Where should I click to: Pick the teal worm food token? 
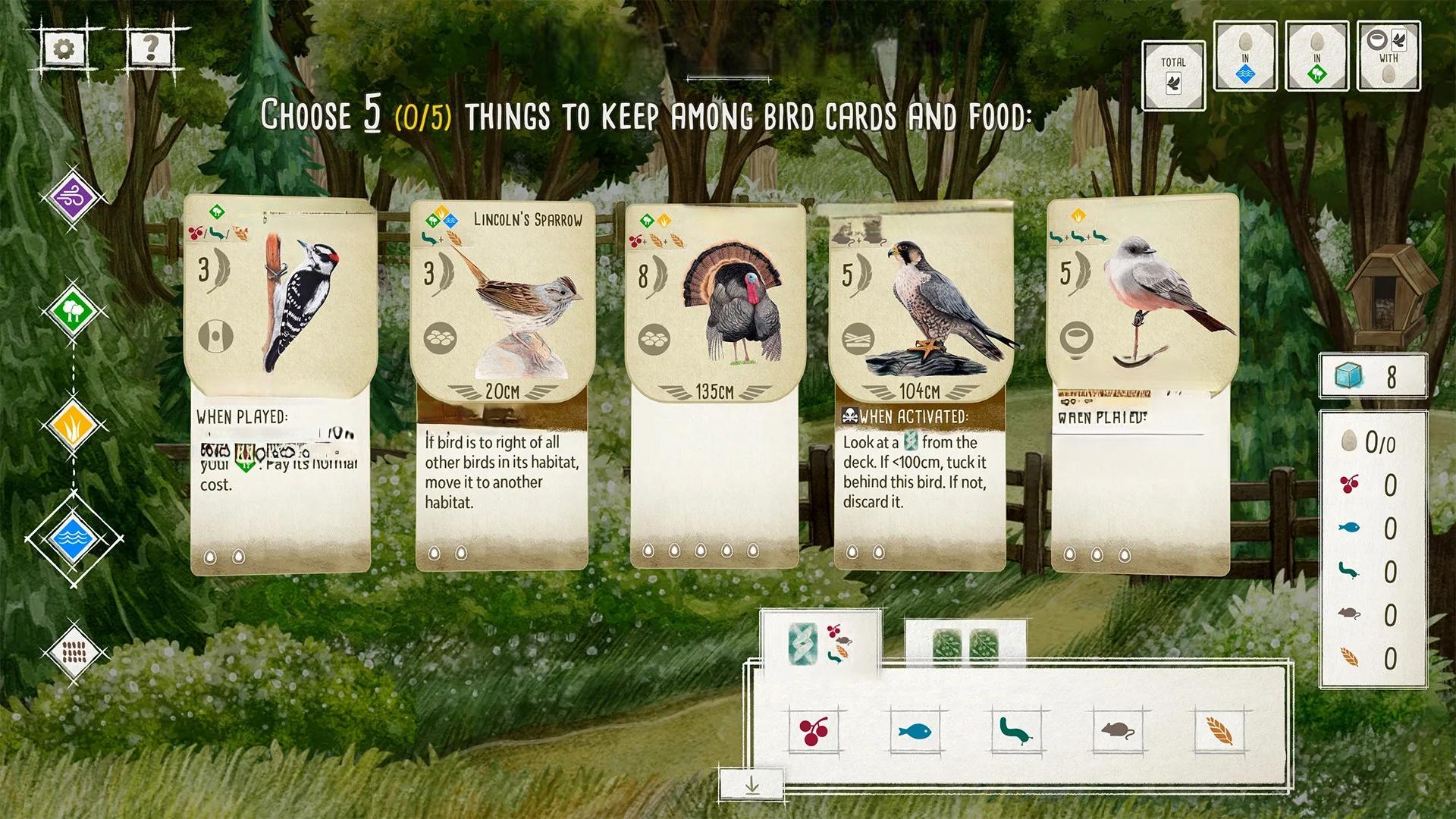(x=1016, y=732)
